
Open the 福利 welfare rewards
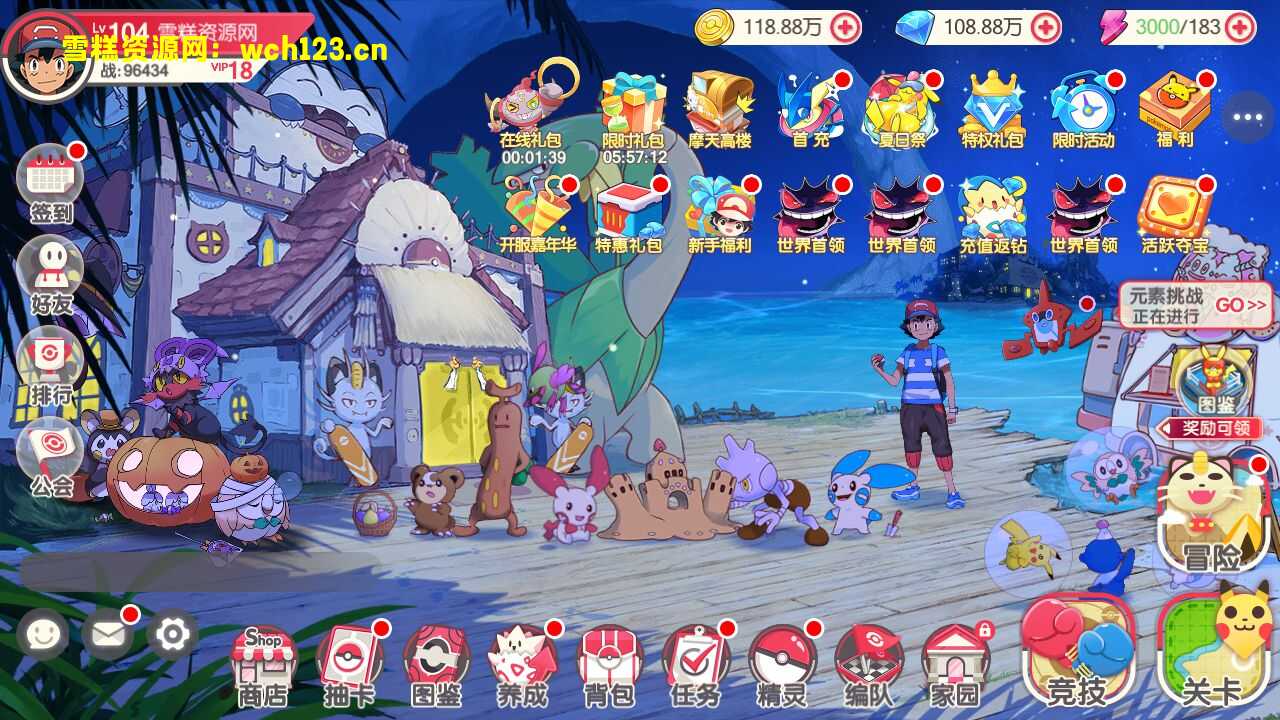click(x=1175, y=110)
